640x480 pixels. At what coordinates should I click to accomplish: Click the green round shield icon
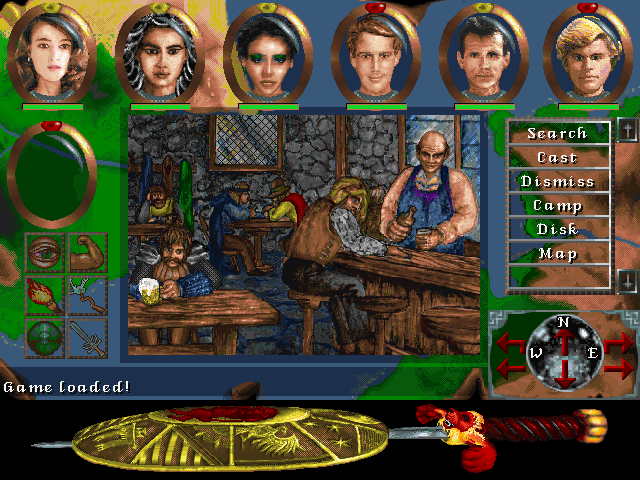click(x=45, y=336)
